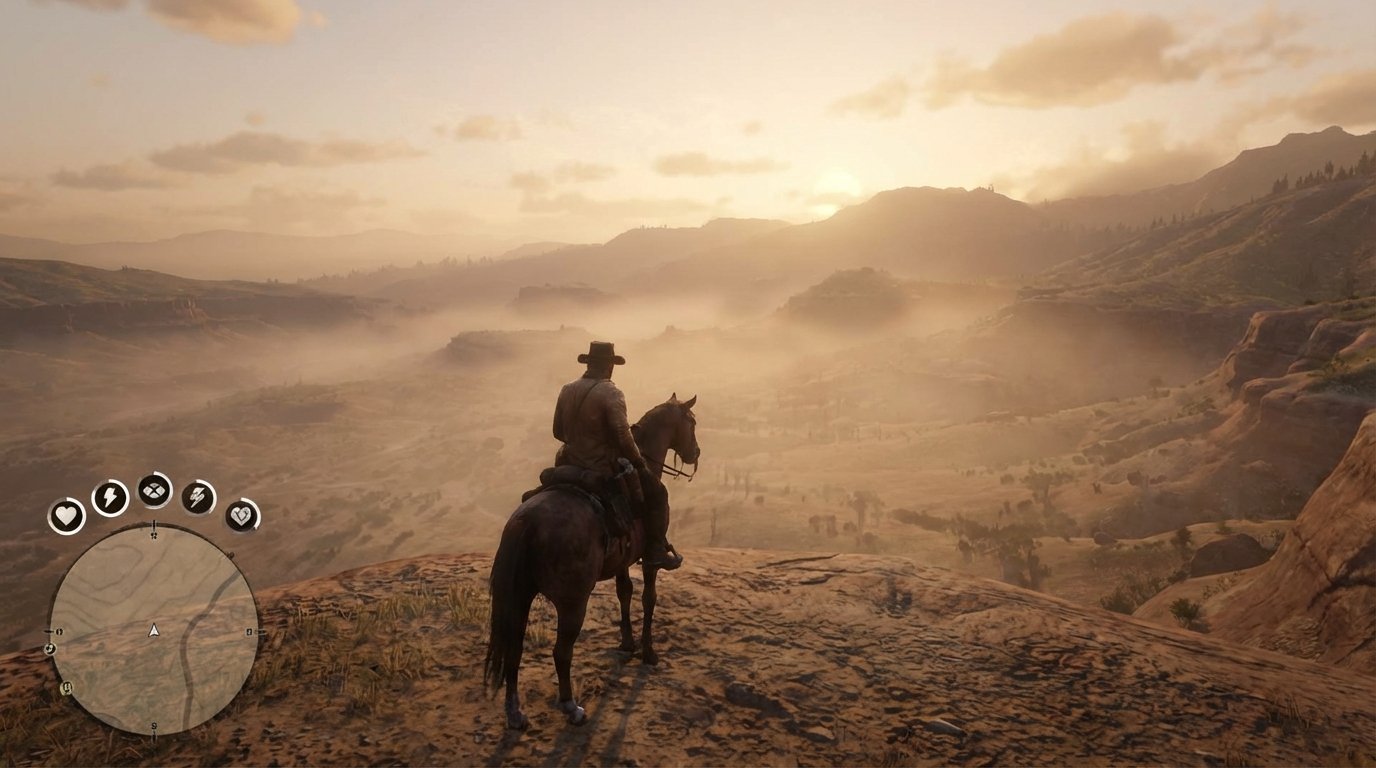Image resolution: width=1376 pixels, height=768 pixels.
Task: Click the East compass marker on the minimap
Action: point(250,631)
